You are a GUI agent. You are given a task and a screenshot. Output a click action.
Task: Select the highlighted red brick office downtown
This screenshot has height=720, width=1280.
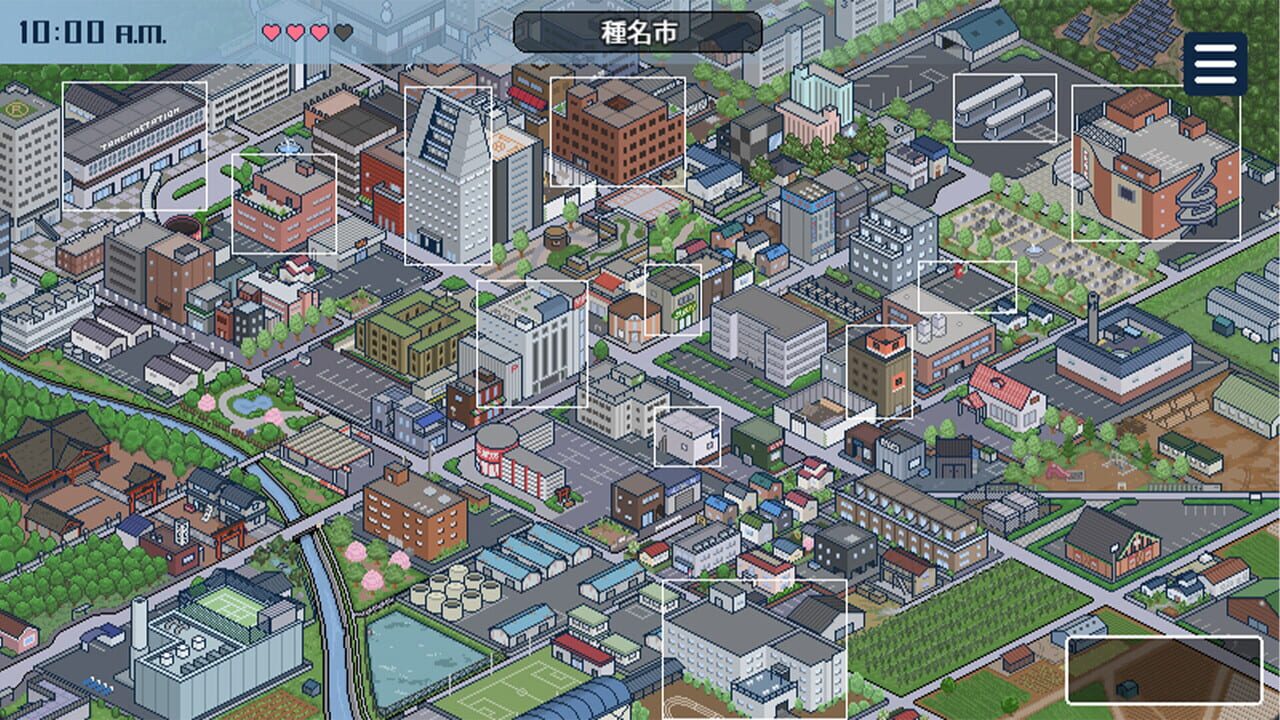[x=617, y=130]
